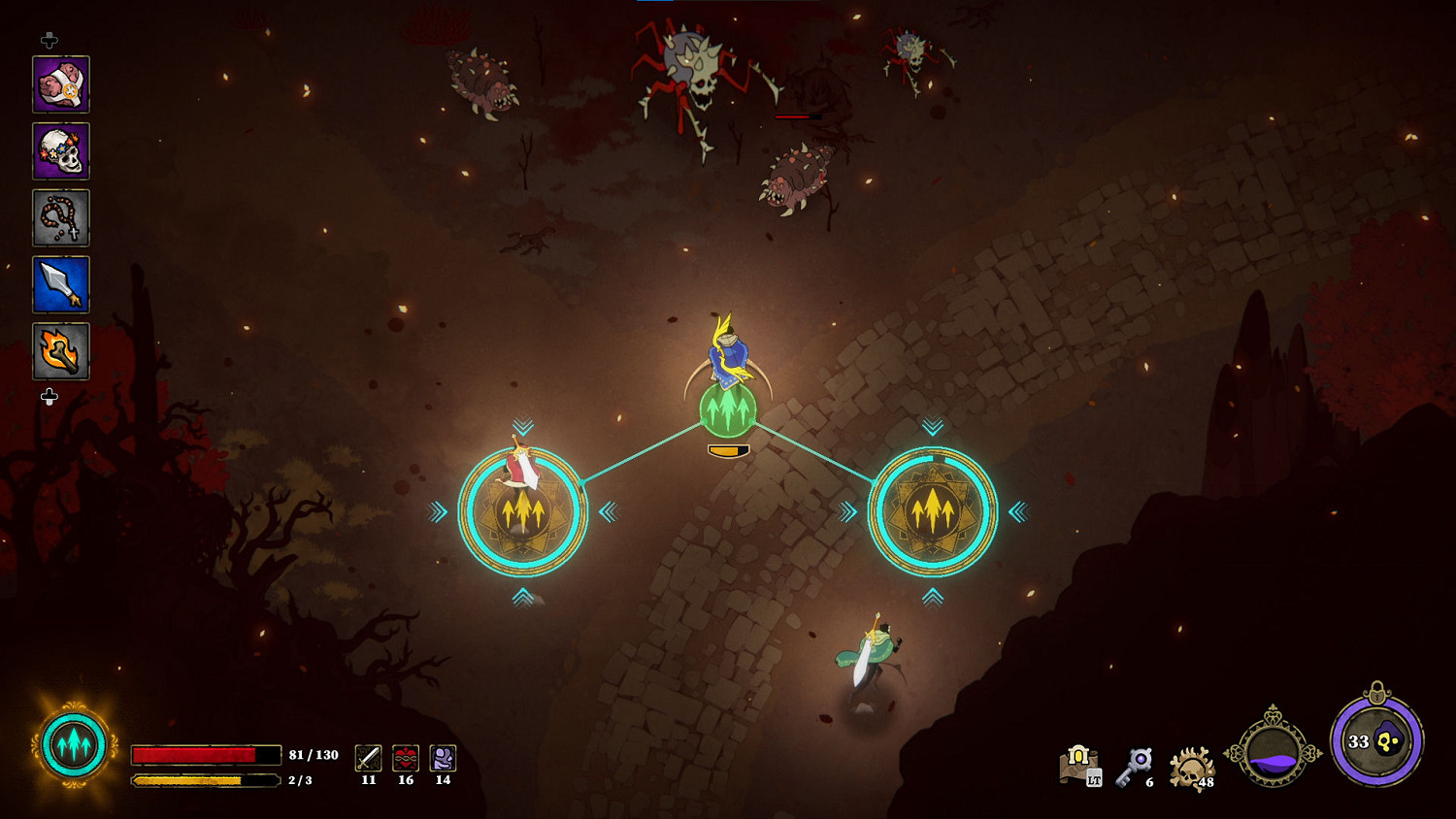Image resolution: width=1456 pixels, height=819 pixels.
Task: Click the sacred heart stat icon showing 16
Action: click(405, 757)
